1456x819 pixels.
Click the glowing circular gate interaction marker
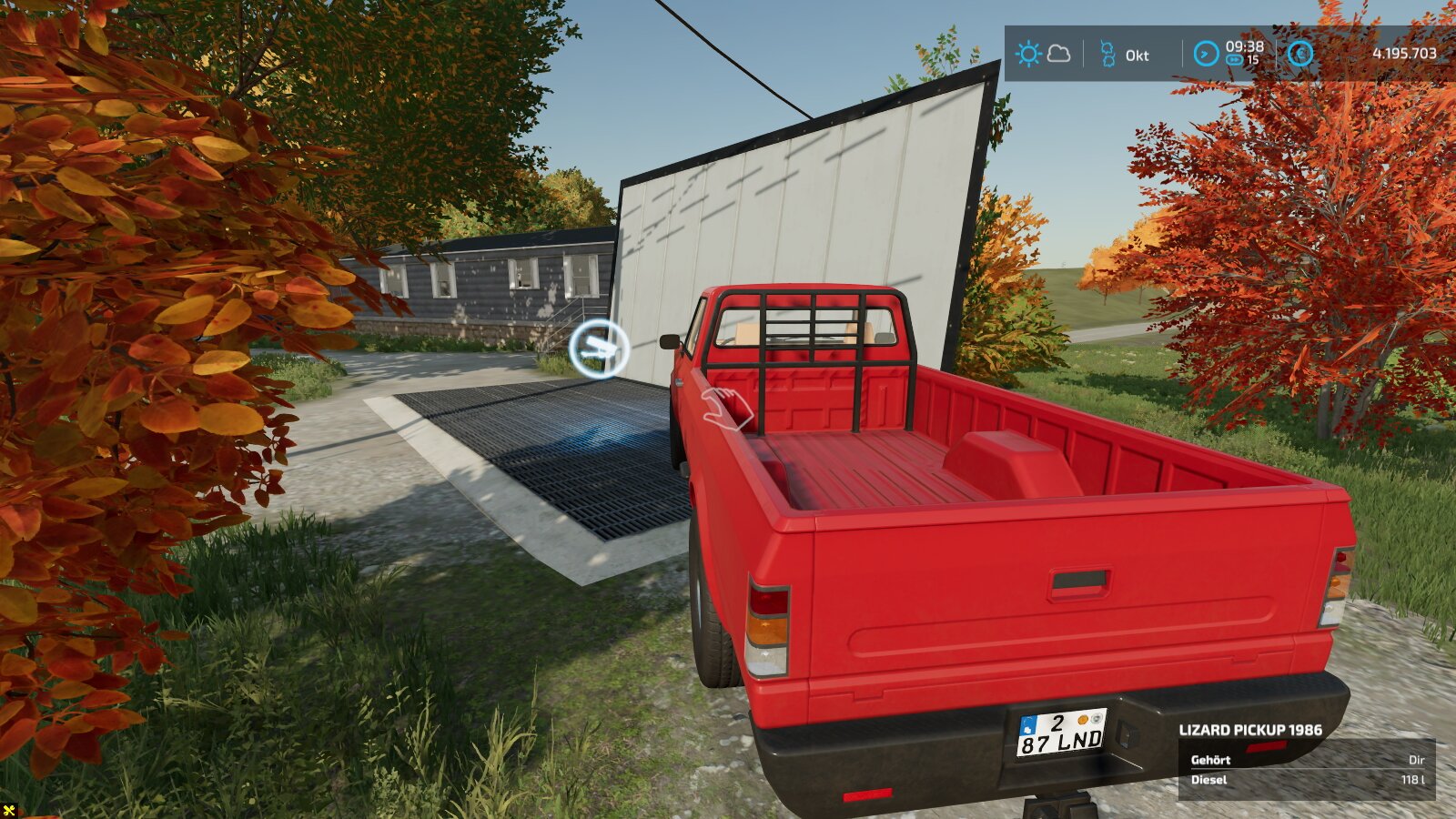[599, 348]
